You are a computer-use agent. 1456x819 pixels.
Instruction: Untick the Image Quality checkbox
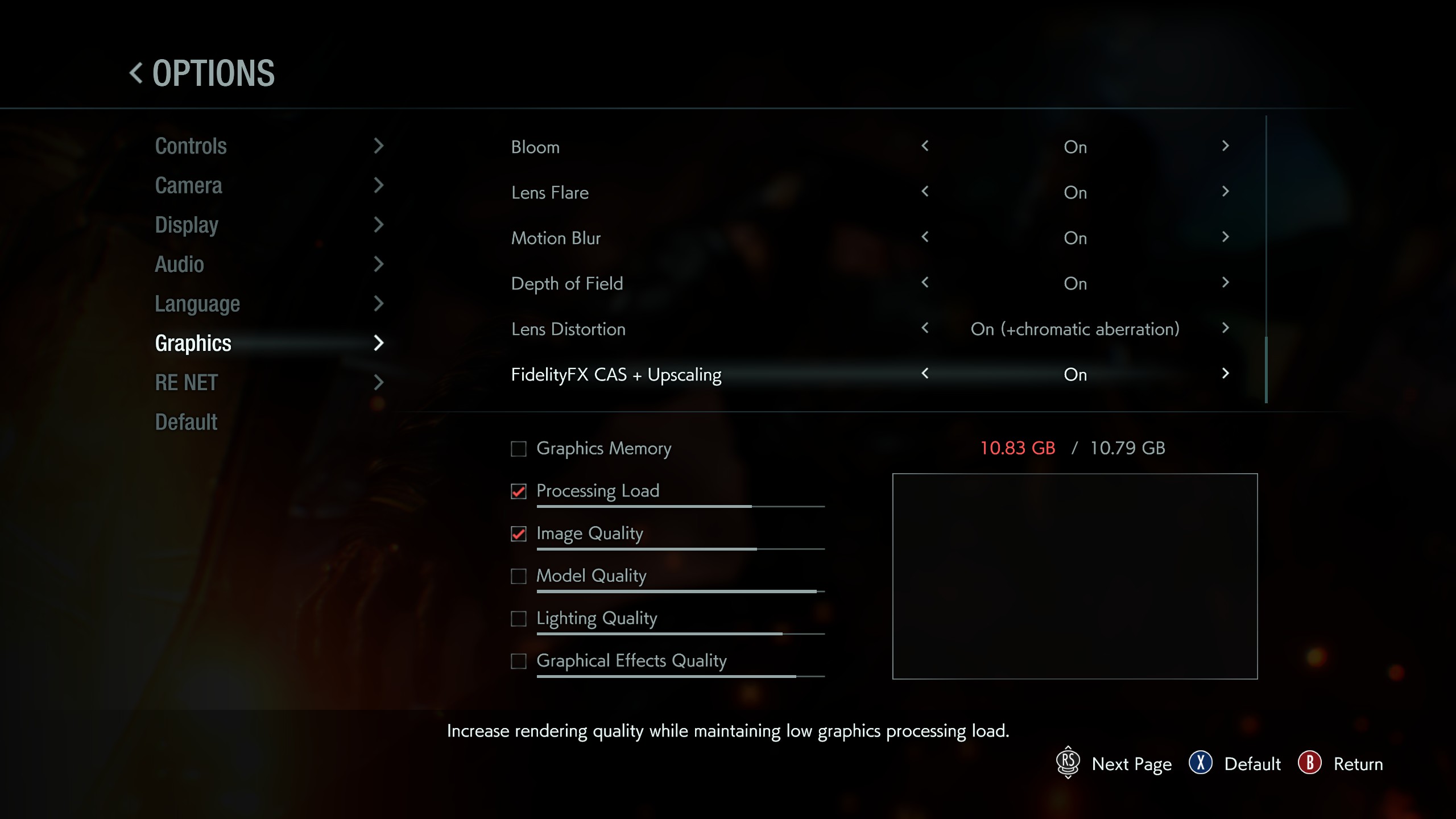coord(518,534)
